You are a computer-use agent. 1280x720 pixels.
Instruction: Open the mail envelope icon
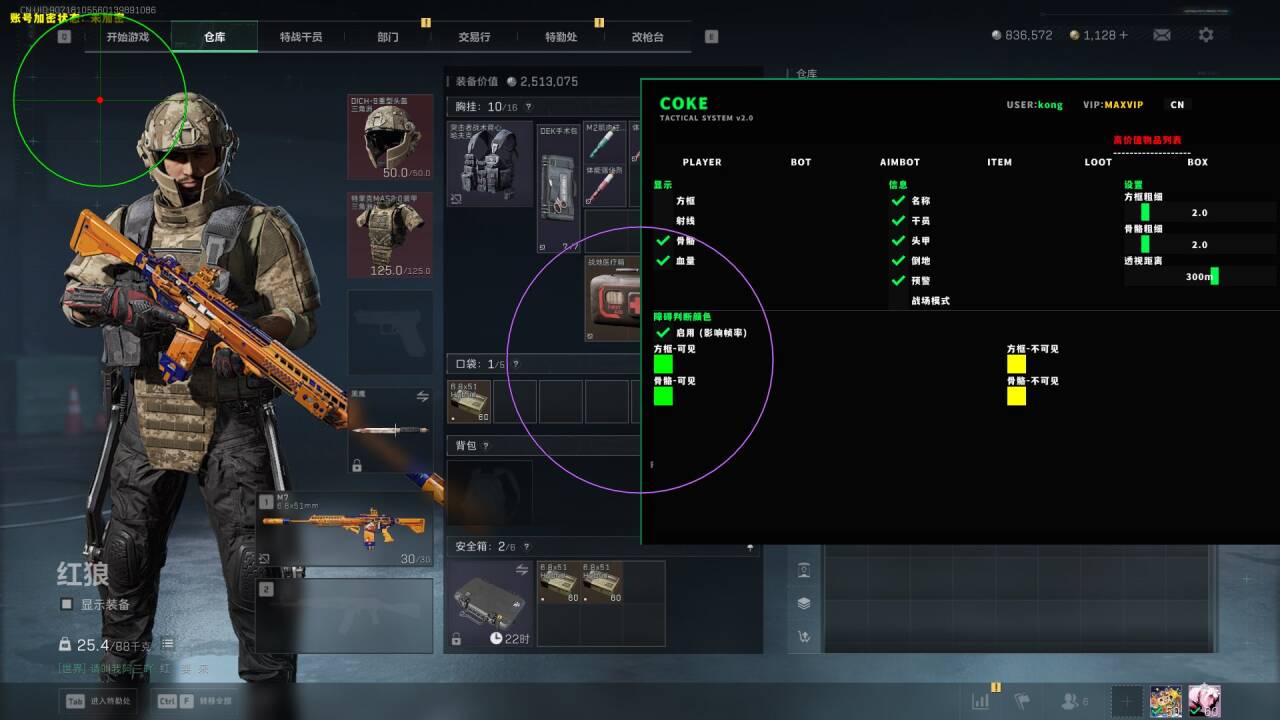(1161, 35)
